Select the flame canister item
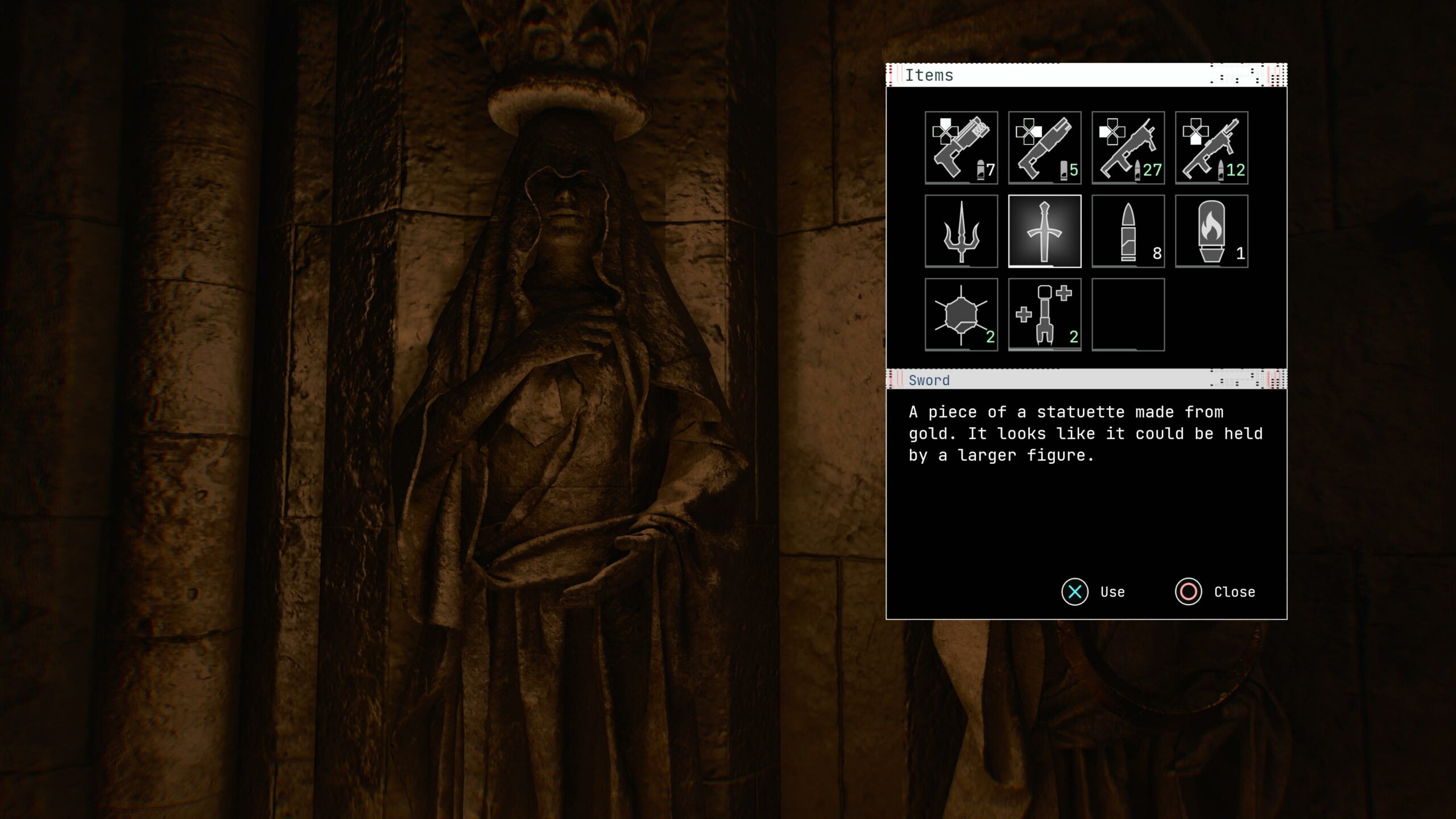The width and height of the screenshot is (1456, 819). point(1211,231)
